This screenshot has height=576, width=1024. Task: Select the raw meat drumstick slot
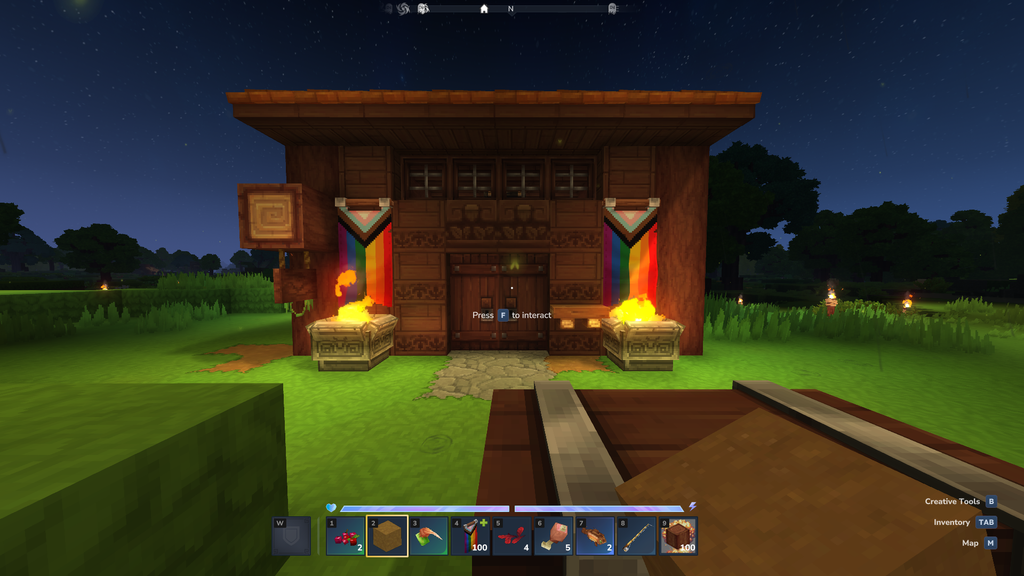tap(553, 536)
